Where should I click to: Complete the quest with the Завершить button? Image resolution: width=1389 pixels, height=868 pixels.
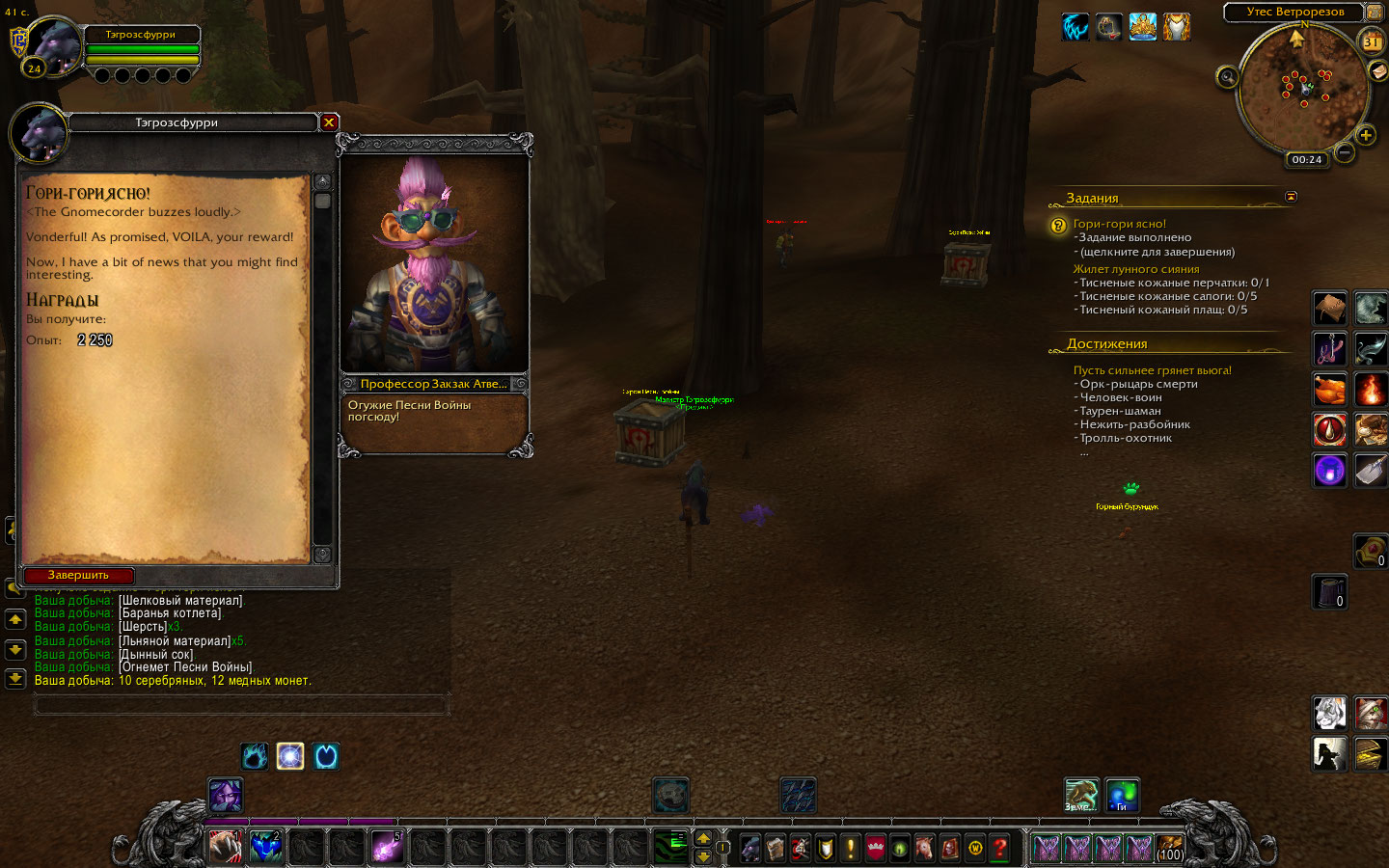[x=79, y=575]
